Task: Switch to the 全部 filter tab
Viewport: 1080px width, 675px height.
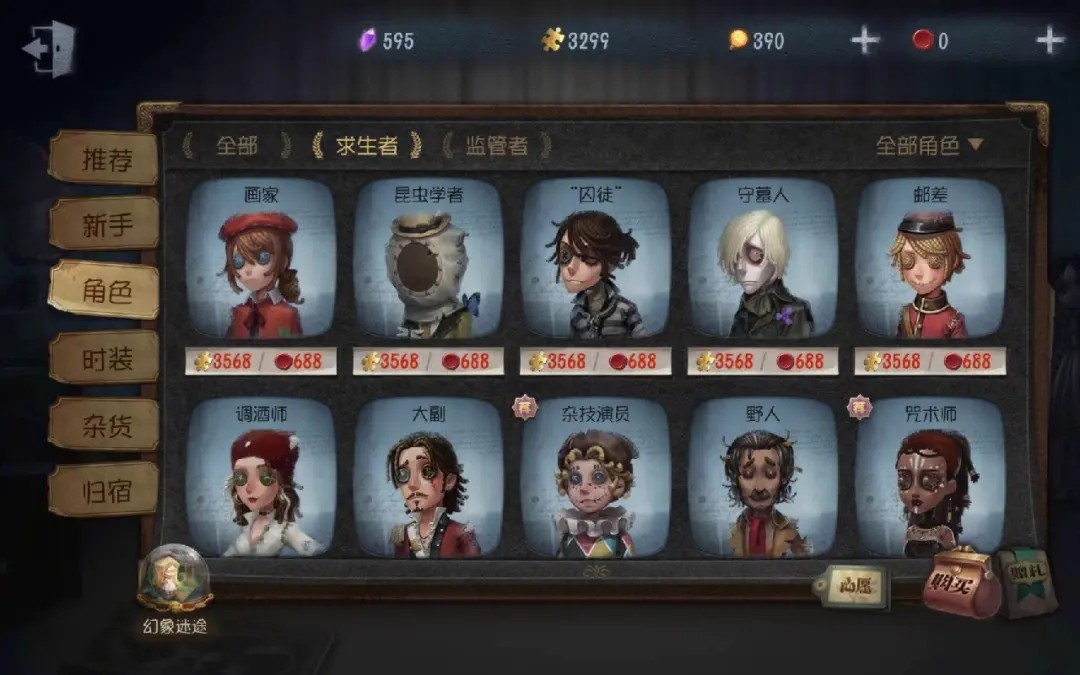Action: click(x=236, y=146)
